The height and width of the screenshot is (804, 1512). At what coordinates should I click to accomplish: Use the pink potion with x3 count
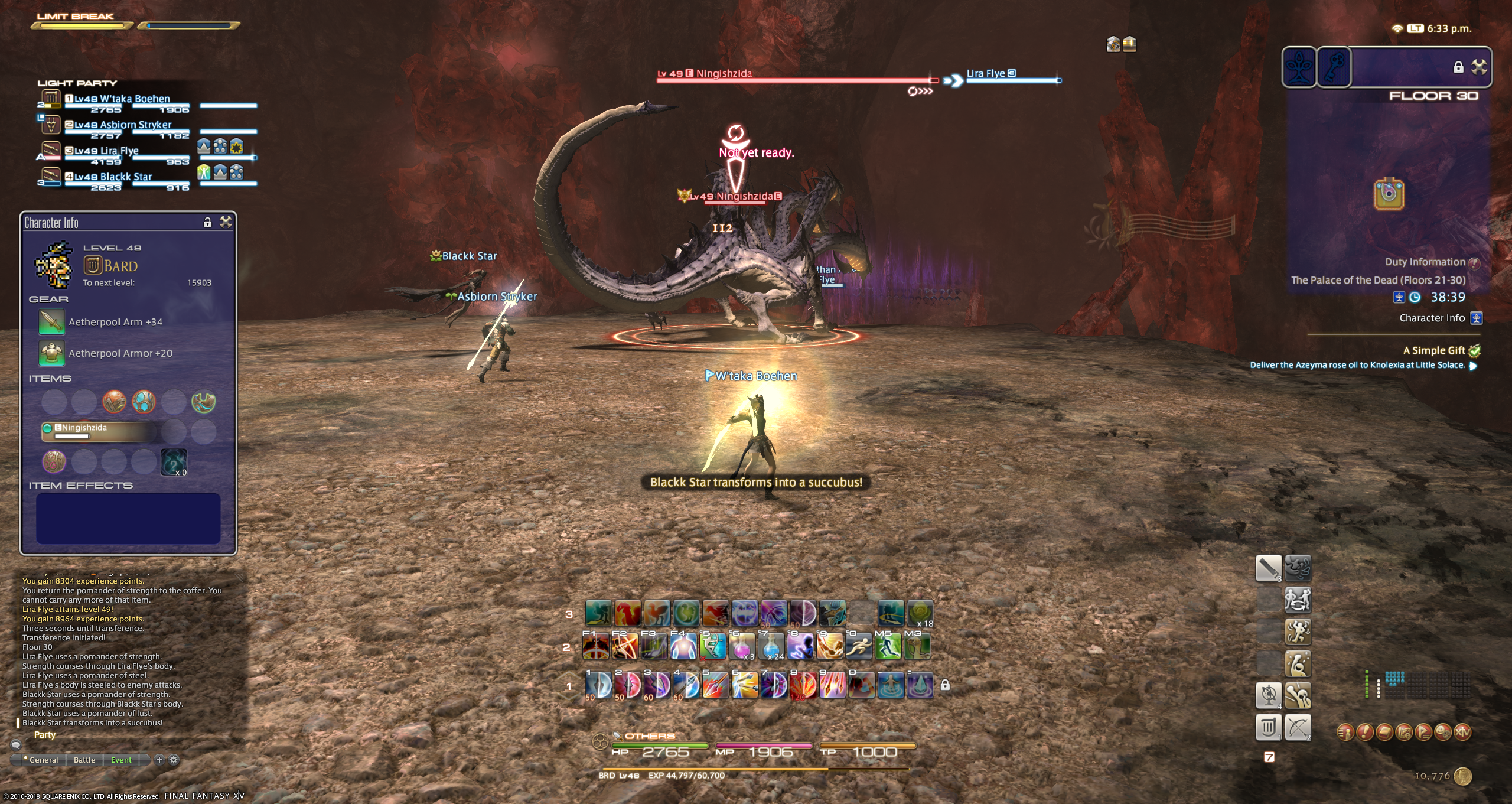[743, 647]
